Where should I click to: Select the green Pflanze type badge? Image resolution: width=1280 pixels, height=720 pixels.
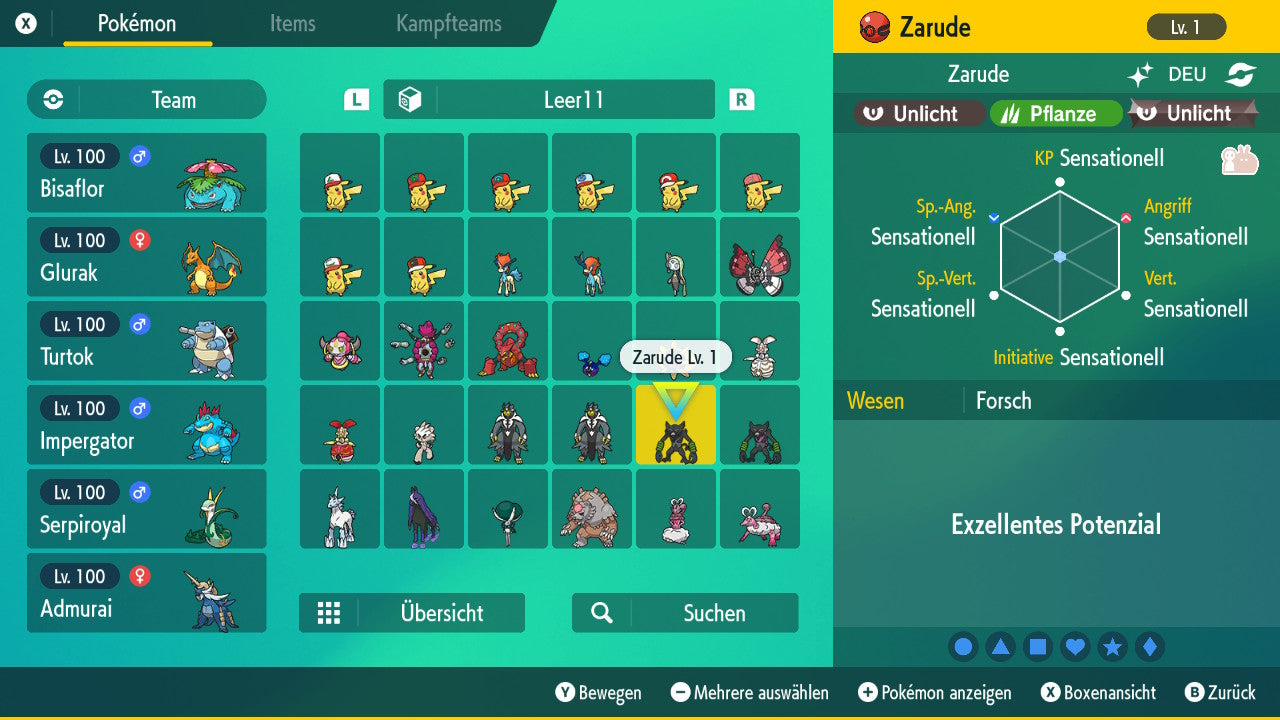pos(1056,113)
